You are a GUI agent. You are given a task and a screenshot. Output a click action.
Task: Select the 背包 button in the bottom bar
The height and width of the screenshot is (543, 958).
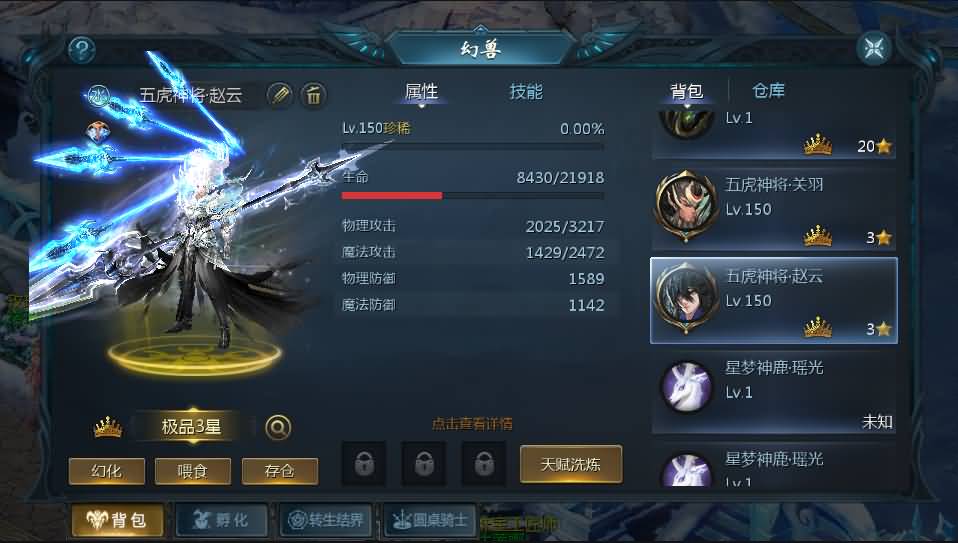pos(118,520)
